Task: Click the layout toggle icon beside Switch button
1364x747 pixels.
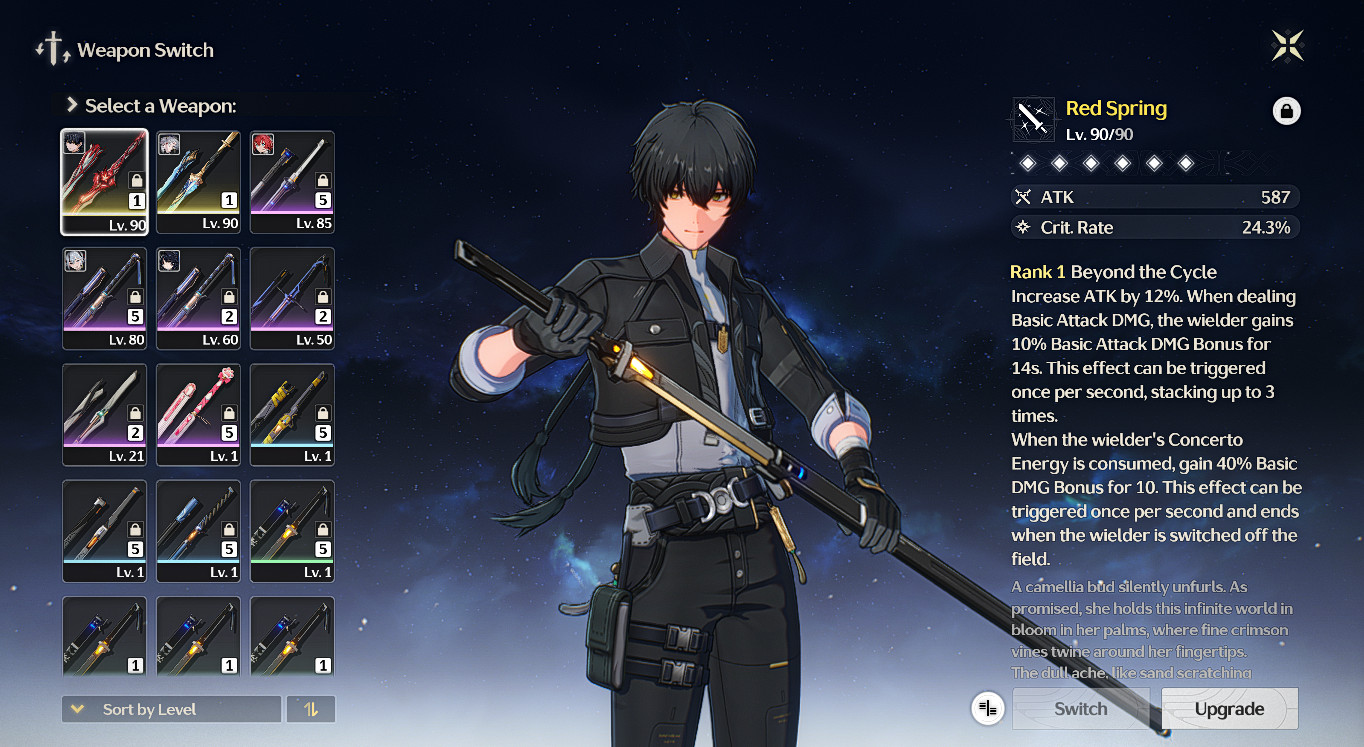Action: point(988,708)
